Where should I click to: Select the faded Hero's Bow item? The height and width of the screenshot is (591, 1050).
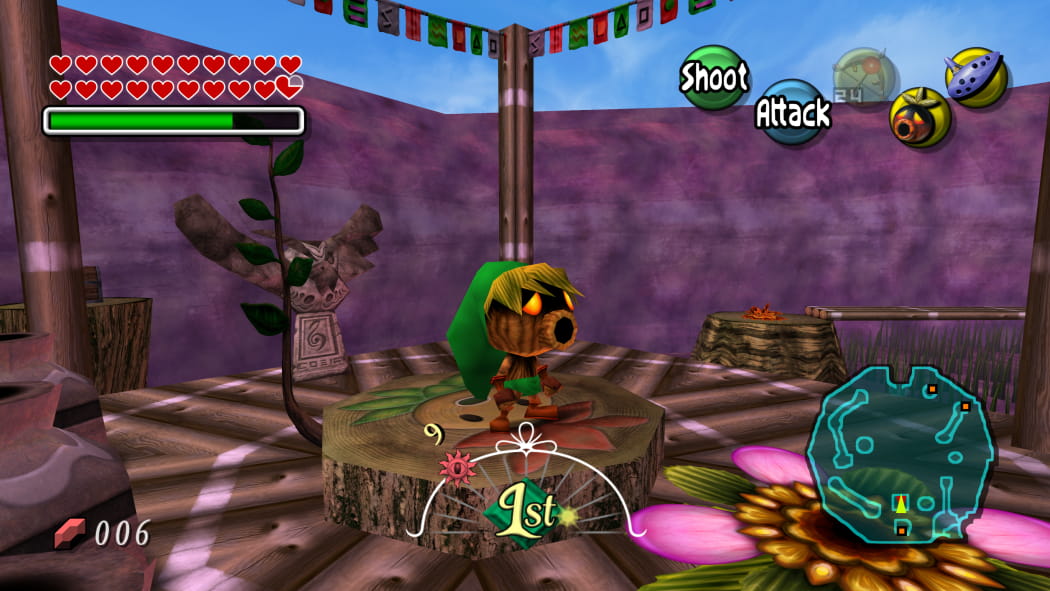[x=863, y=77]
